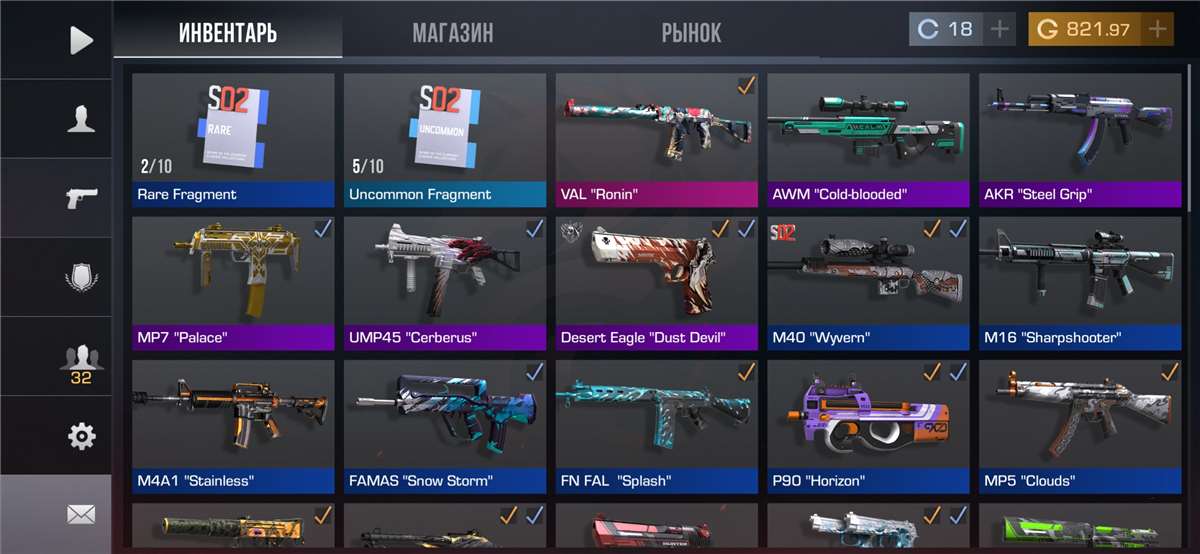Screen dimensions: 1200x554
Task: Show the friends list with 32
Action: (81, 360)
